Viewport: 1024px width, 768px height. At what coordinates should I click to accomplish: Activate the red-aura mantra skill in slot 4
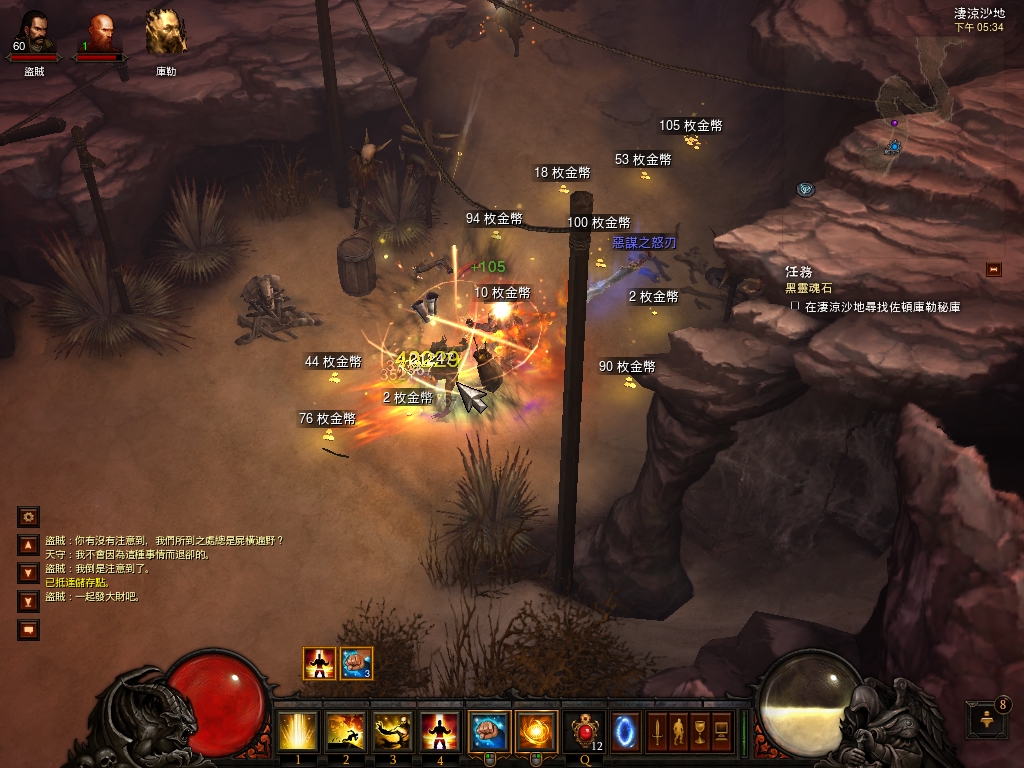pyautogui.click(x=441, y=731)
